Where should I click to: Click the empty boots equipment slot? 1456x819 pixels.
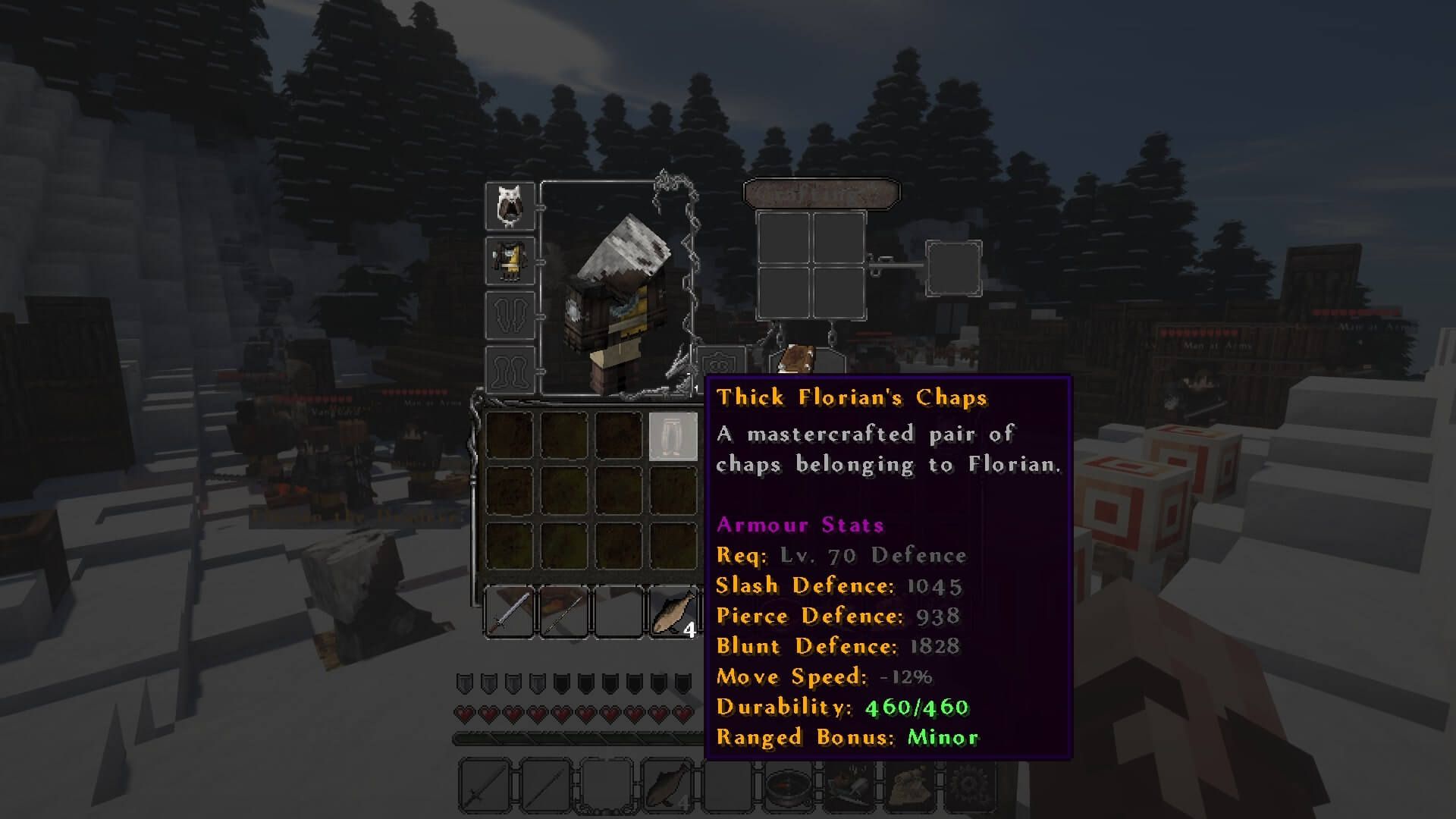click(x=510, y=369)
